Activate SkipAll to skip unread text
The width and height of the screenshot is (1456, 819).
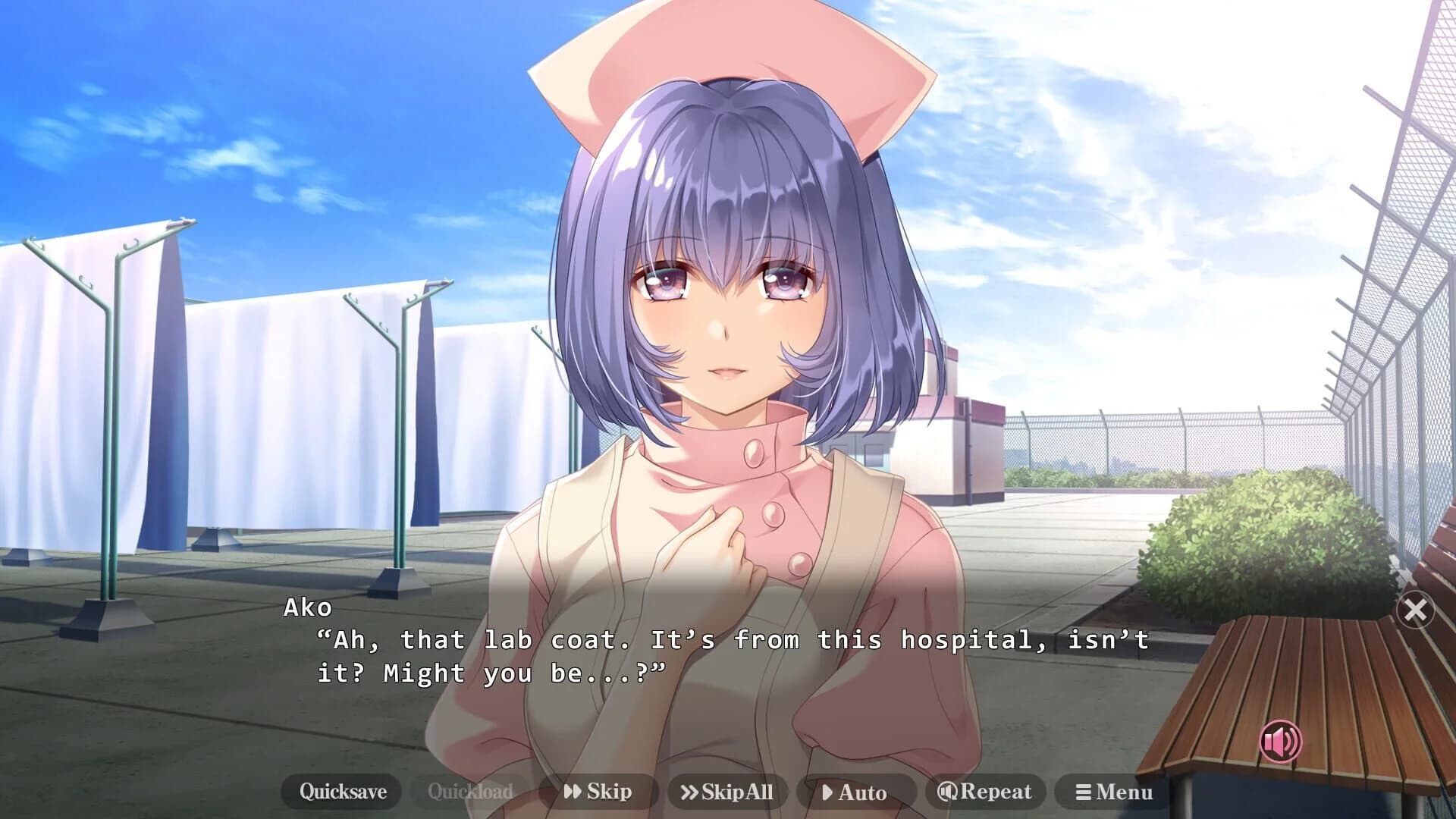click(x=728, y=791)
